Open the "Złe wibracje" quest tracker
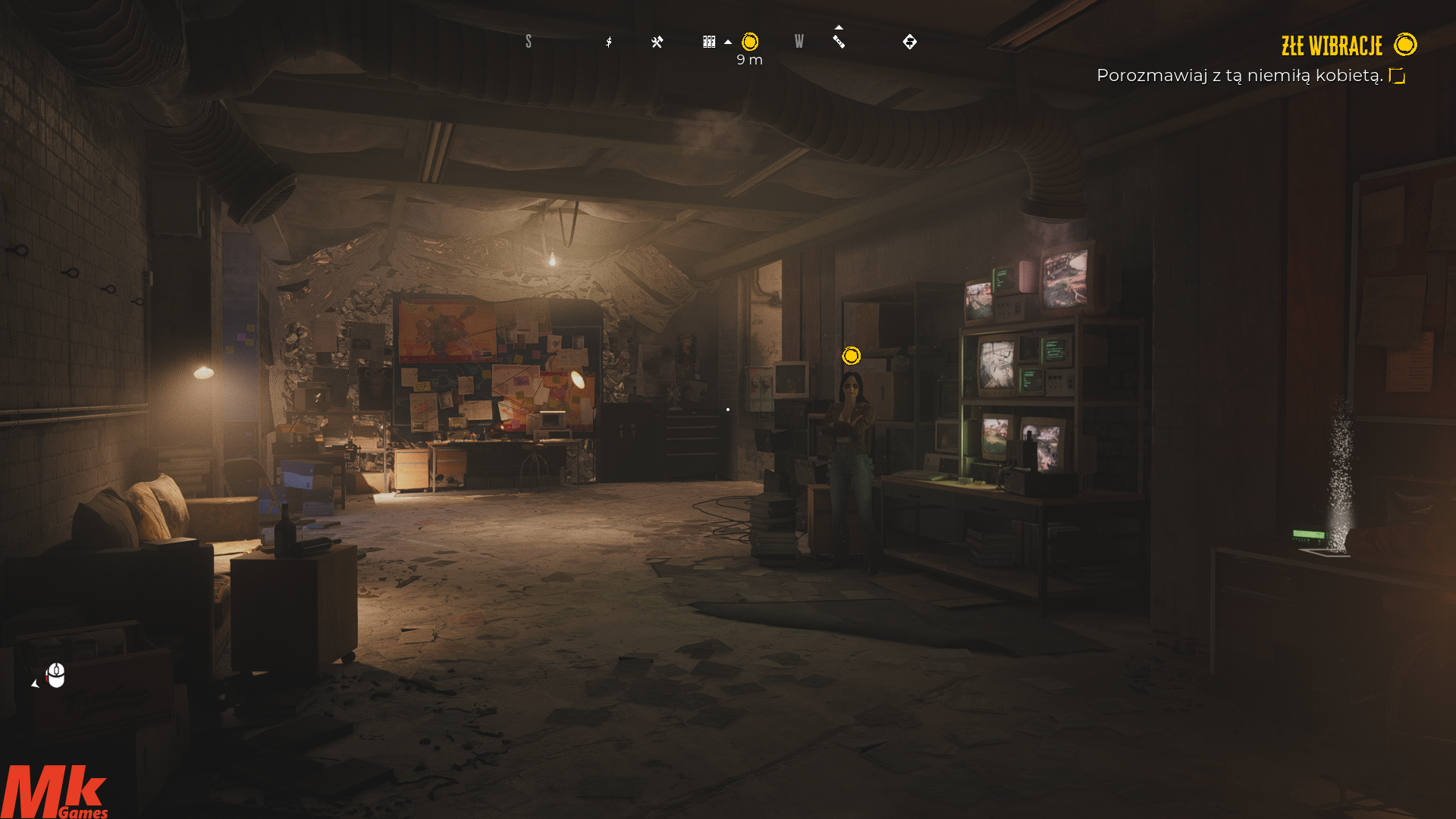This screenshot has width=1456, height=819. point(1332,46)
